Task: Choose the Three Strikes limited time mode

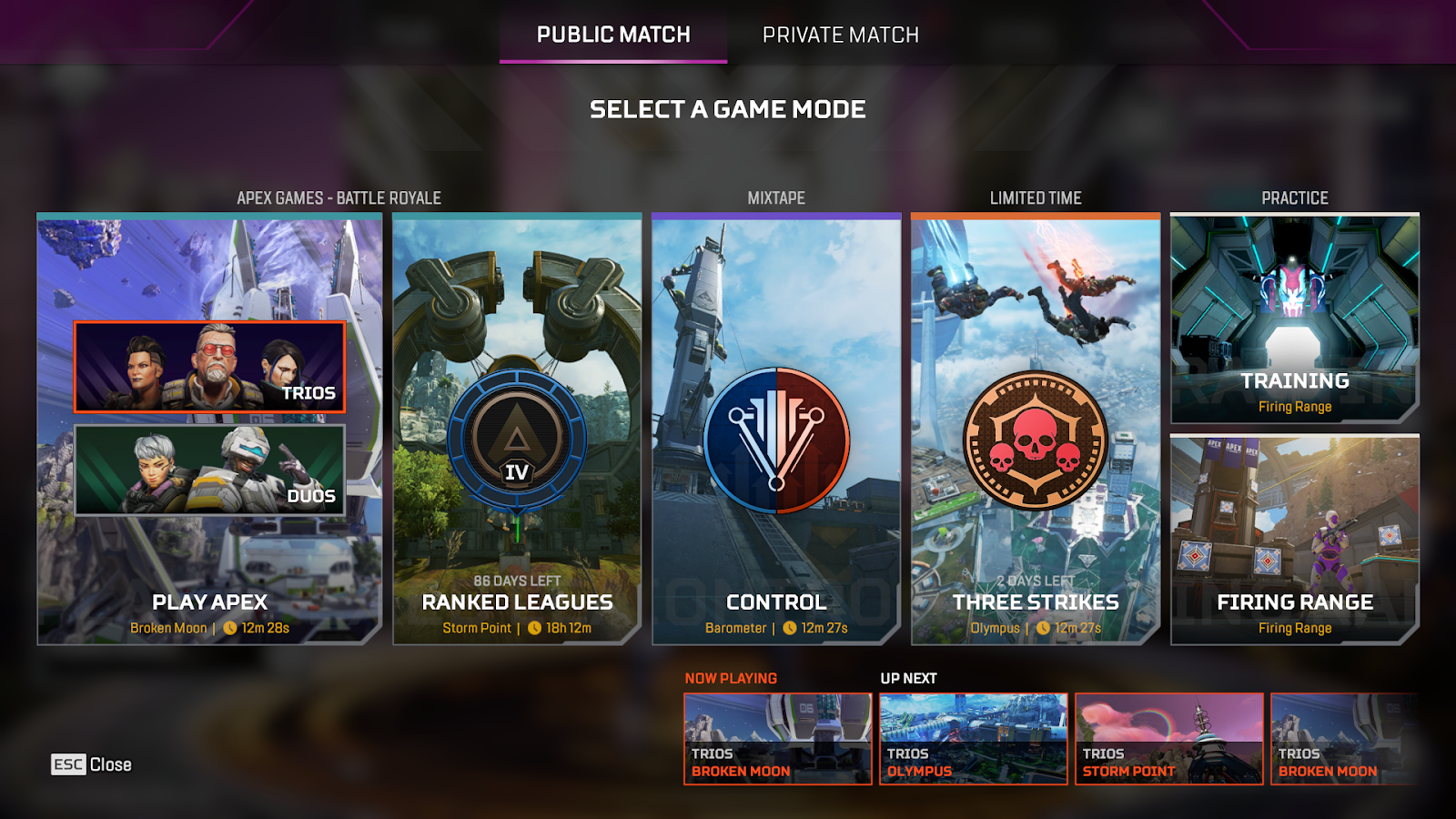Action: 1036,430
